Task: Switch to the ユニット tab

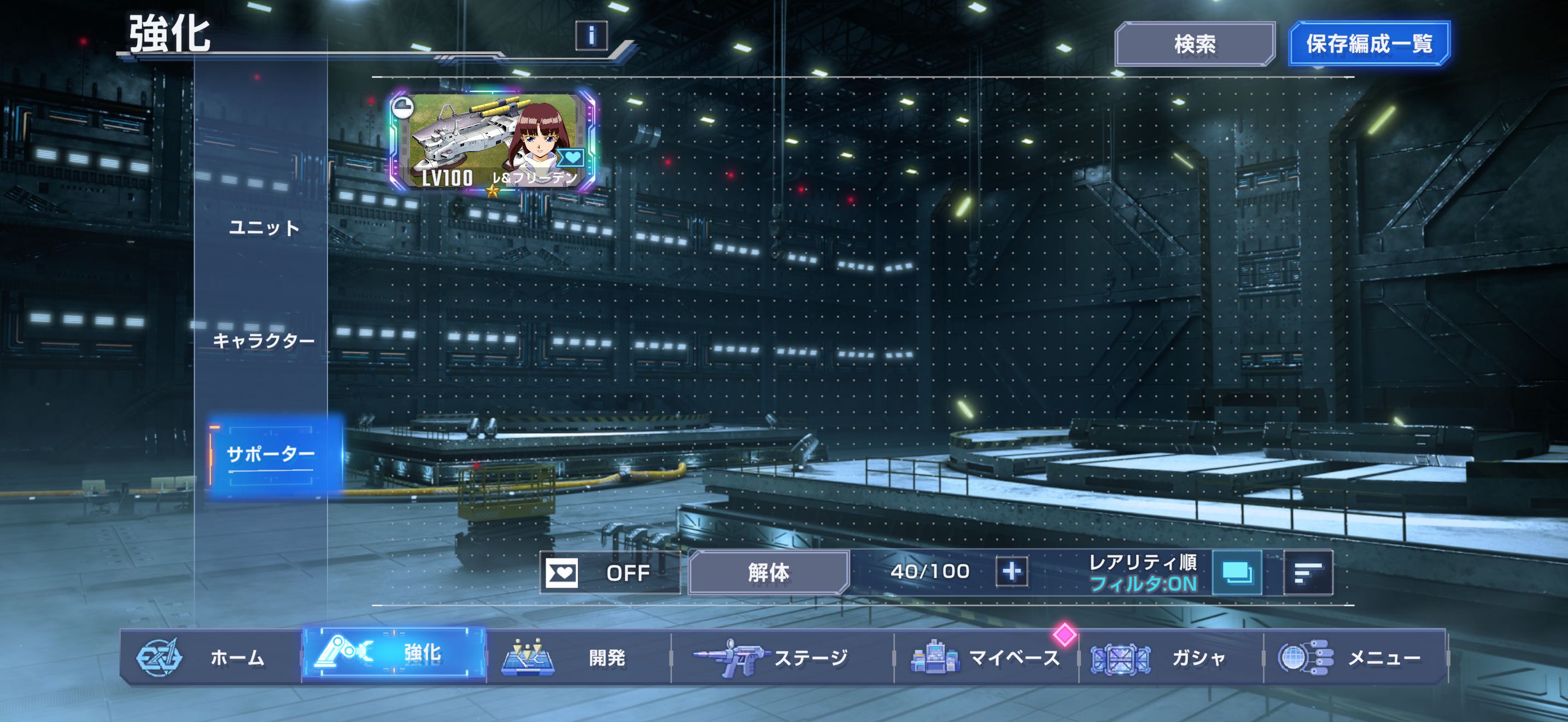Action: 264,228
